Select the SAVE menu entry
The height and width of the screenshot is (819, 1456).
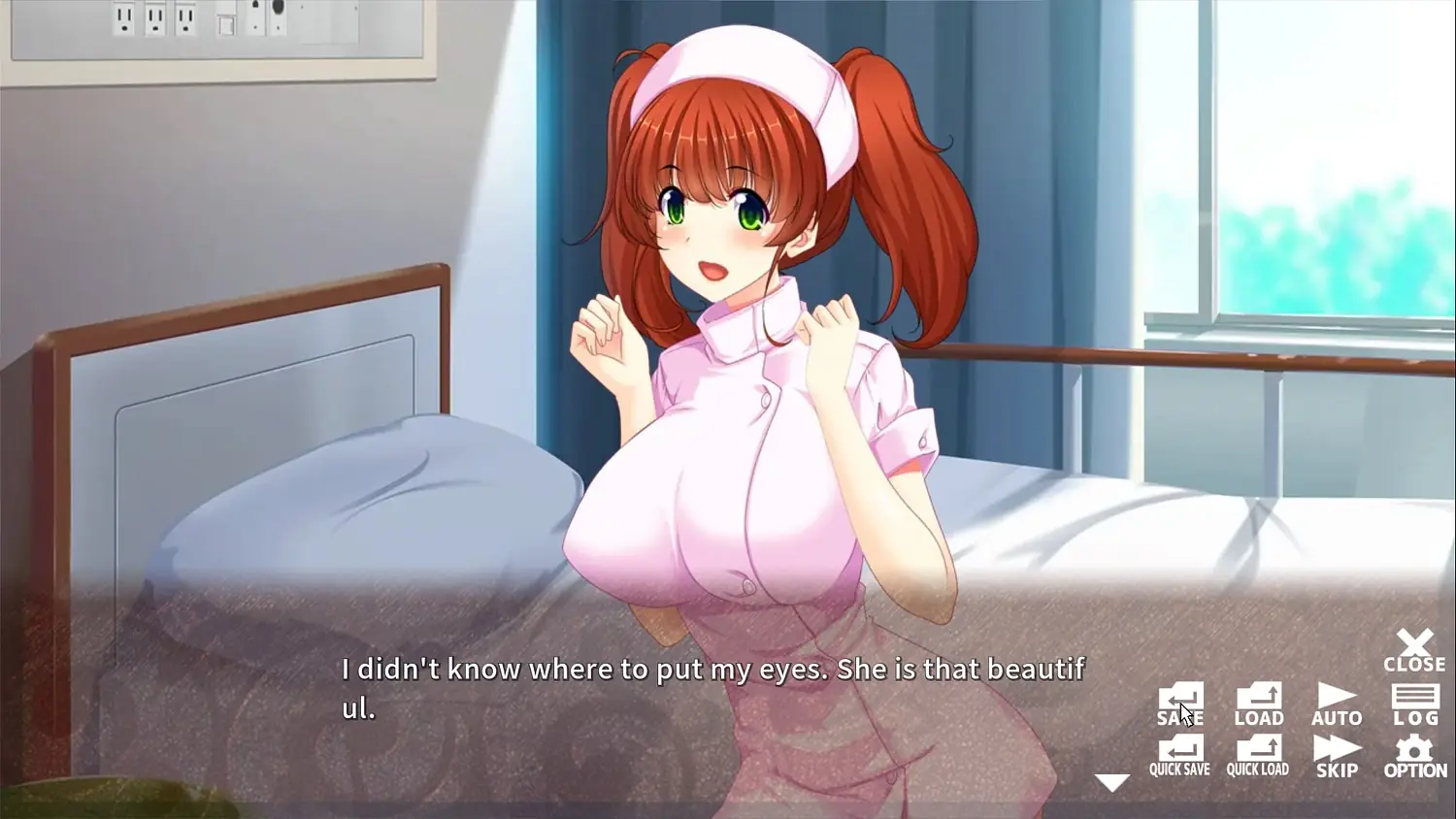click(x=1179, y=704)
